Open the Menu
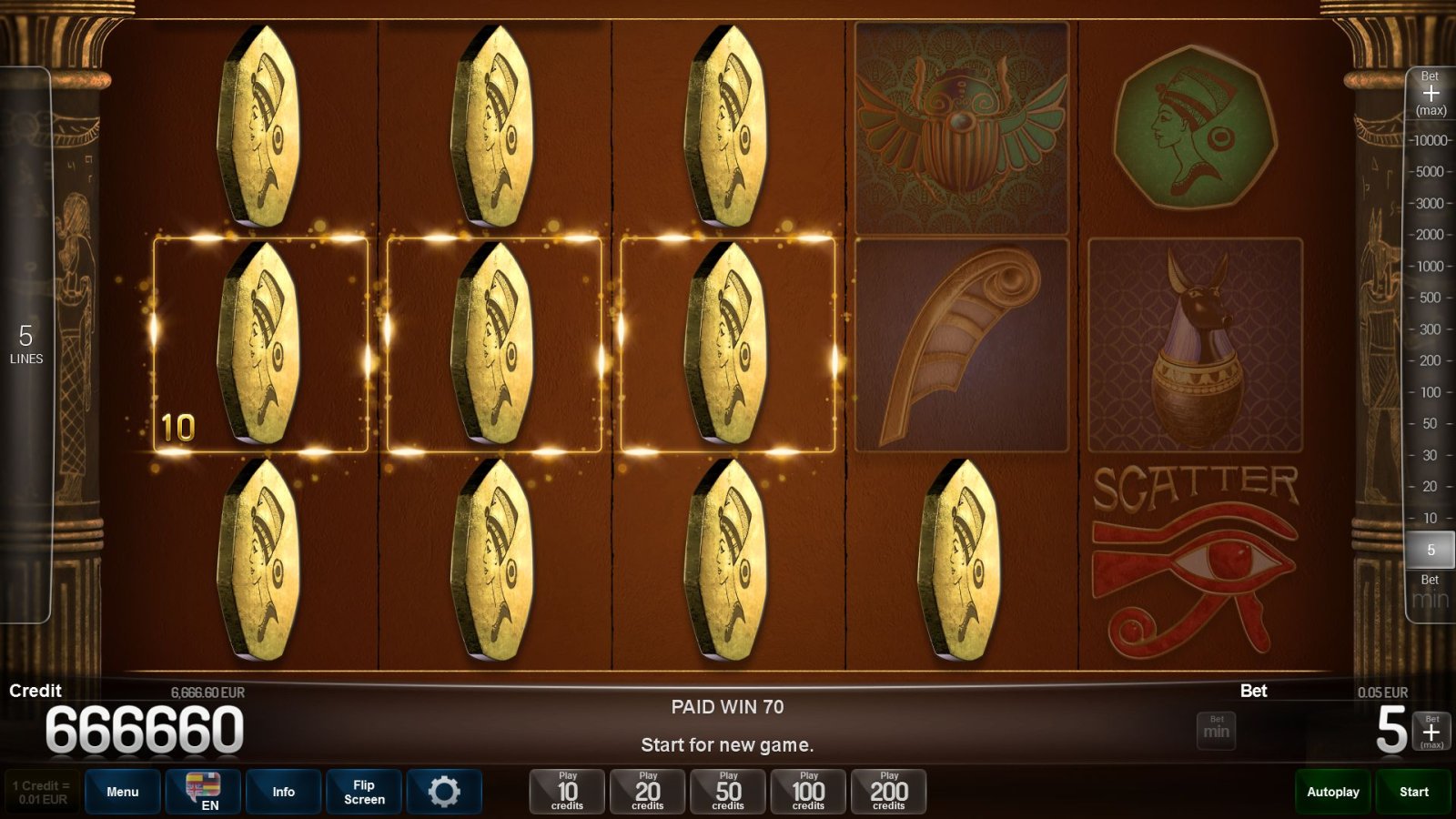The height and width of the screenshot is (819, 1456). (122, 791)
